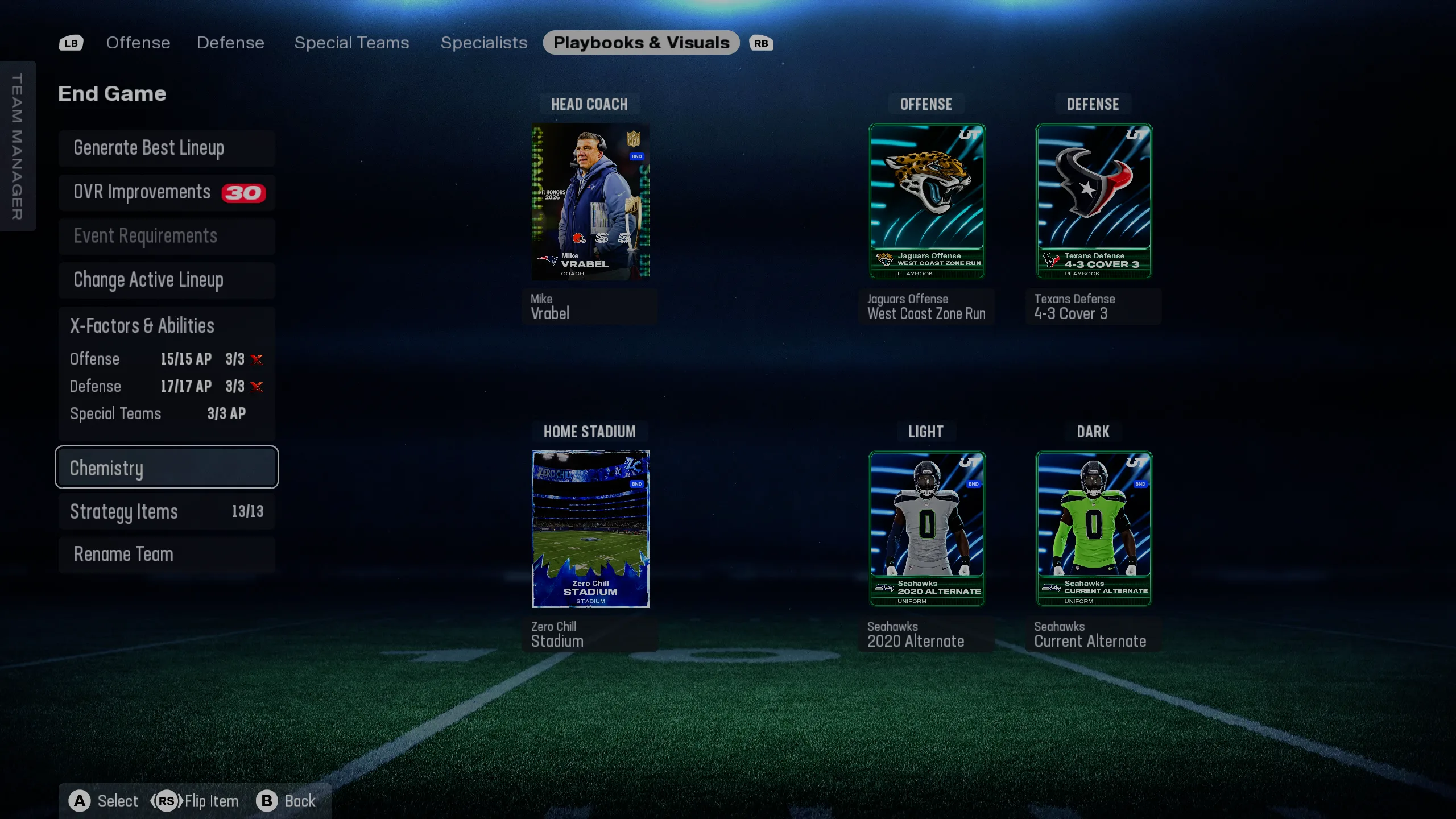Viewport: 1456px width, 819px height.
Task: Select Seahawks Current Alternate uniform card
Action: [x=1093, y=529]
